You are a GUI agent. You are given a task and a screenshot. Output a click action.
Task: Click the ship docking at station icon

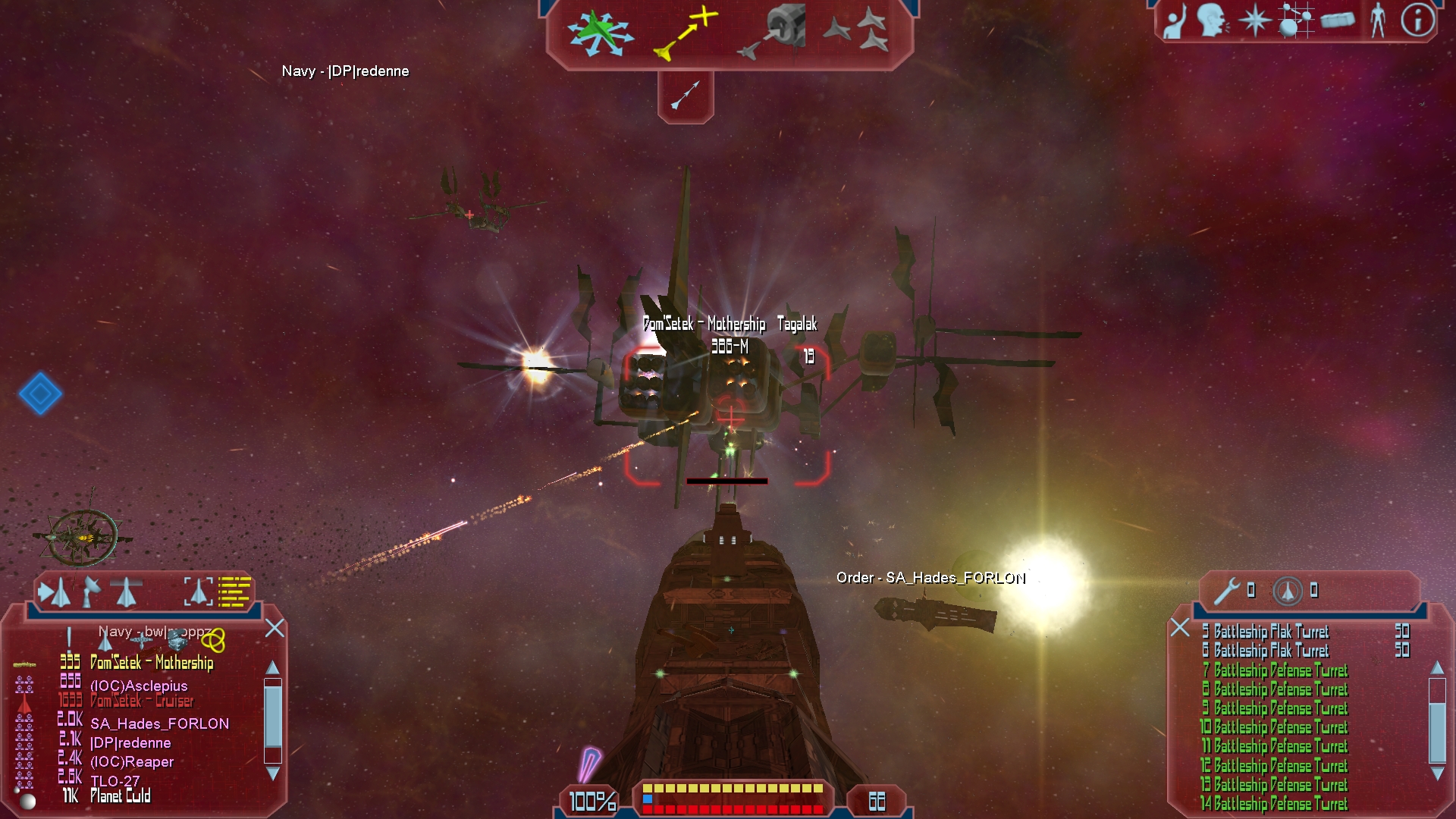(x=772, y=32)
